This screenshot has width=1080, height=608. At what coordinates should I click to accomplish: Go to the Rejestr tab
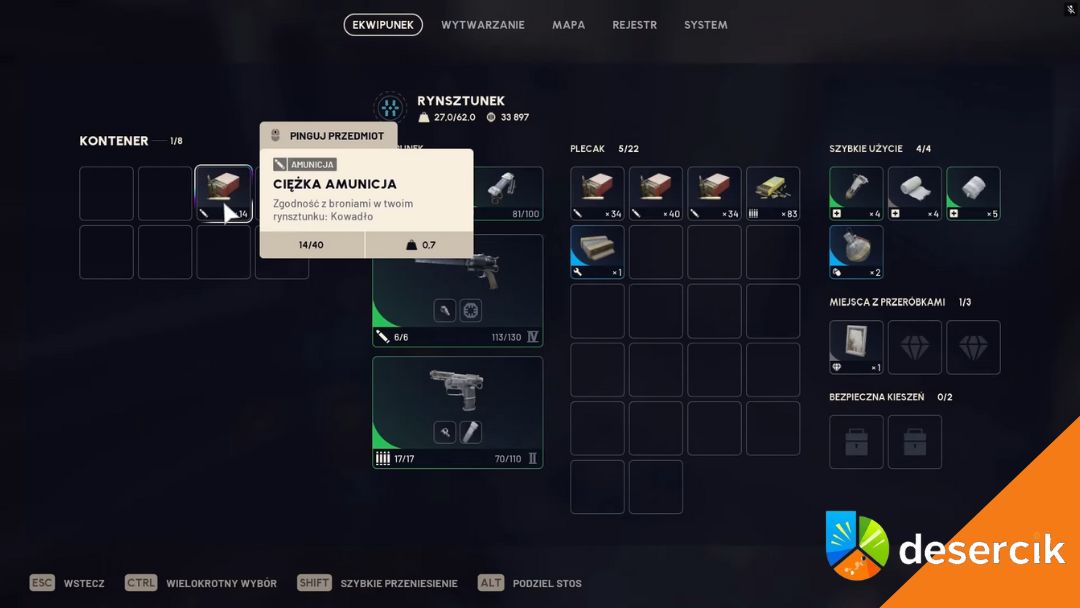634,25
